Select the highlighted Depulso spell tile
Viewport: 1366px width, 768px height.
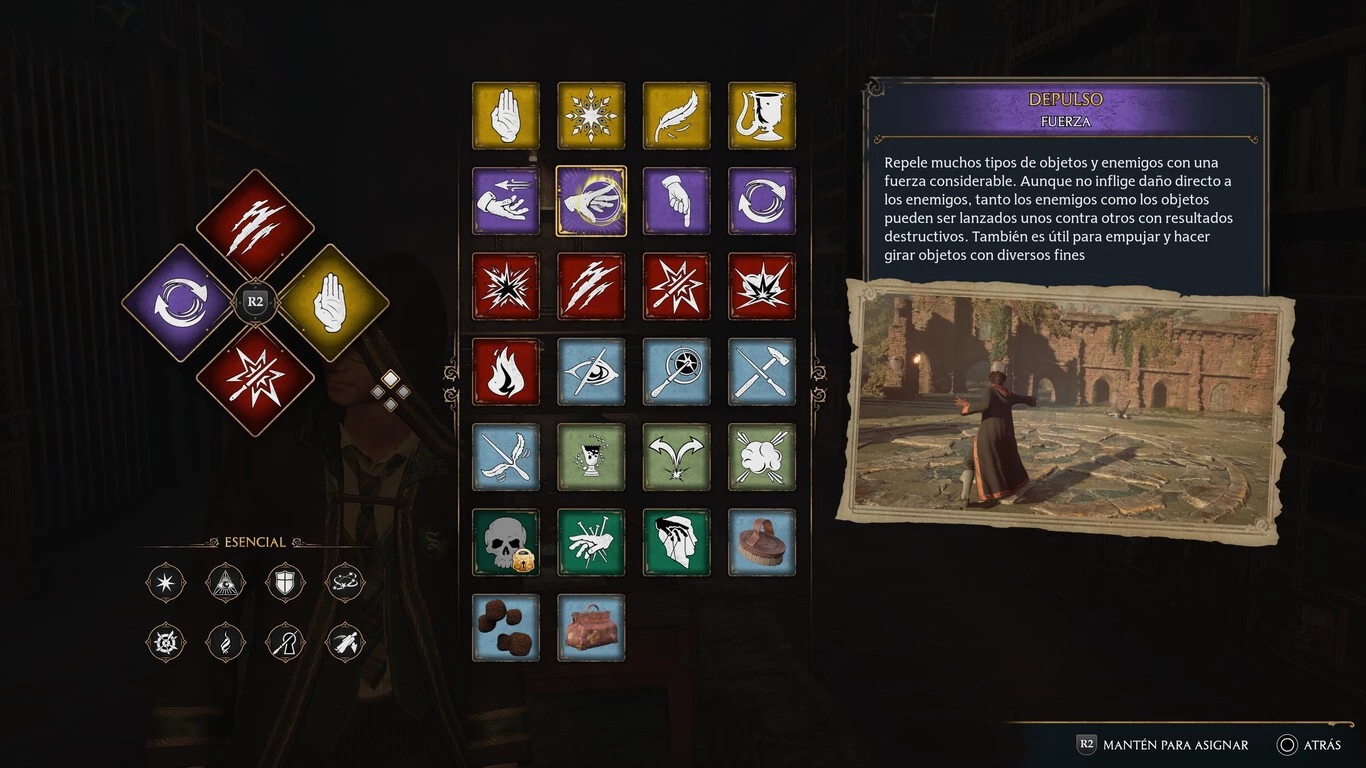591,201
